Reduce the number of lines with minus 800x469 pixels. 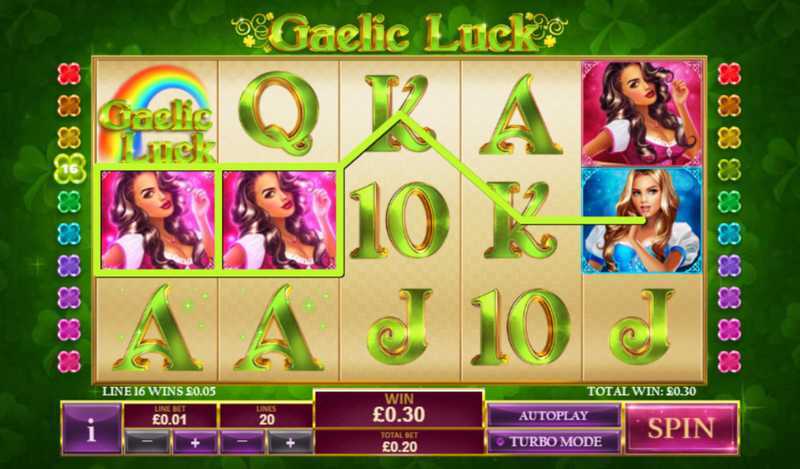242,442
